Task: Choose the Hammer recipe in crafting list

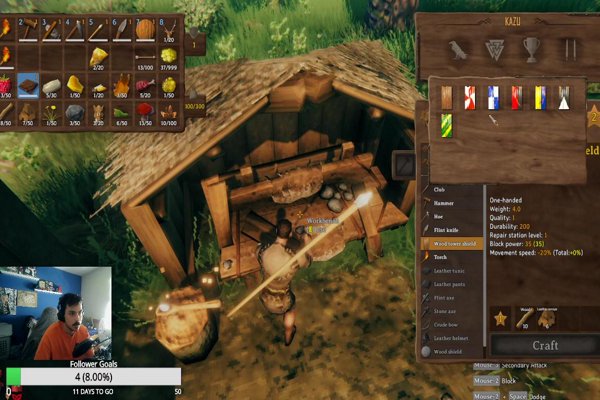Action: [x=450, y=201]
